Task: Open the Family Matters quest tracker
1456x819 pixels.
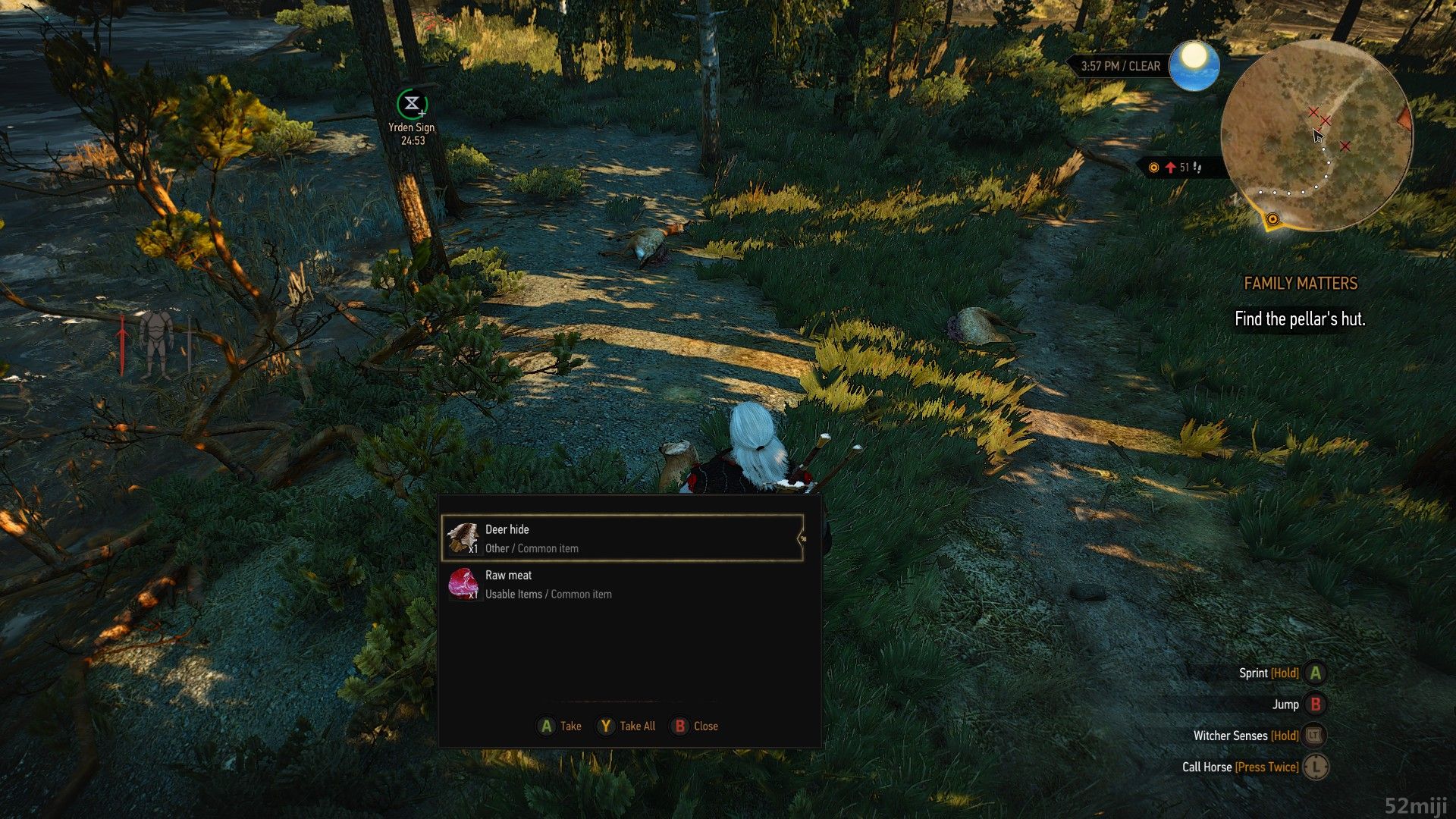Action: click(x=1300, y=284)
